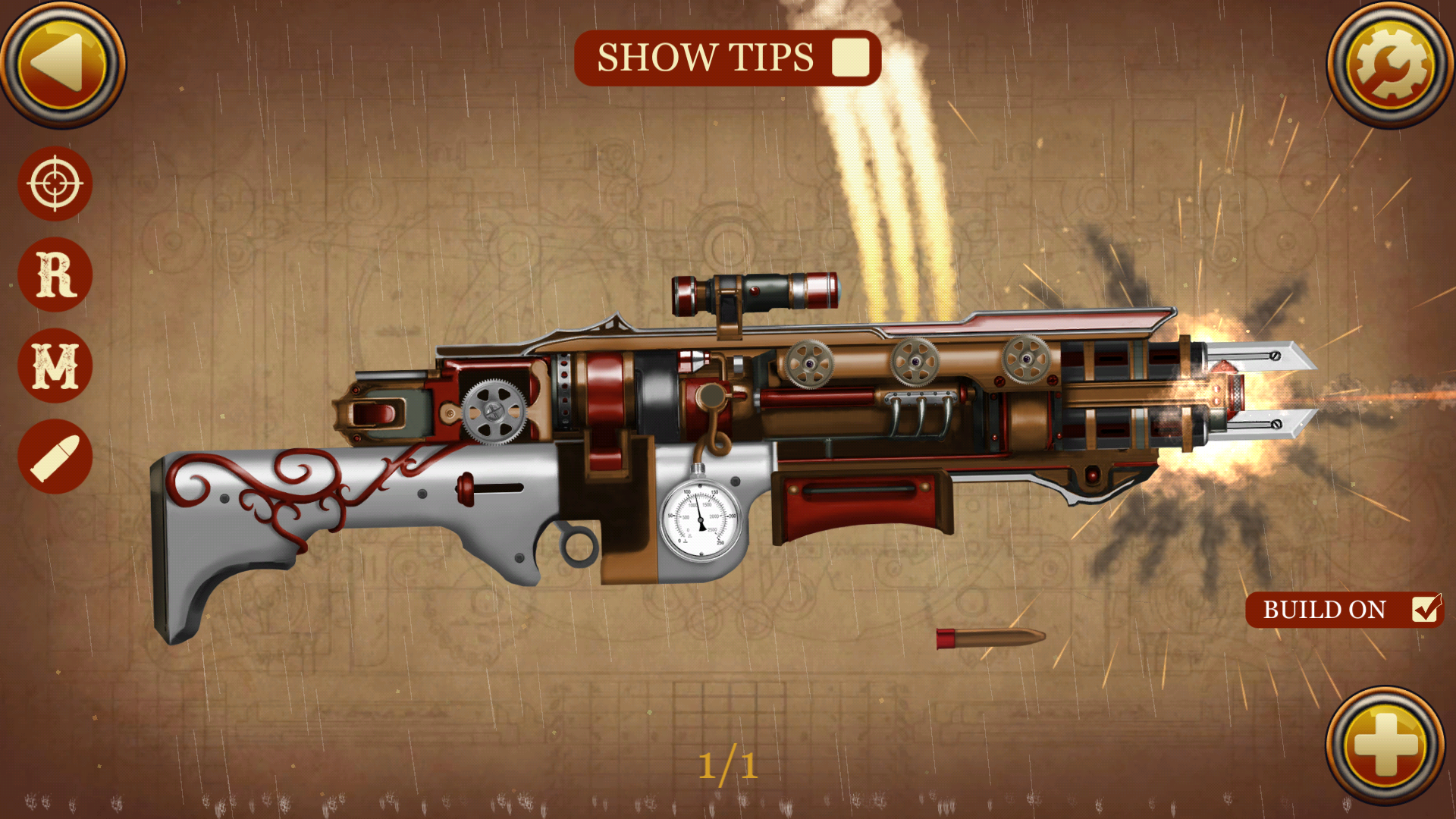1456x819 pixels.
Task: Click the R reload icon
Action: coord(55,273)
